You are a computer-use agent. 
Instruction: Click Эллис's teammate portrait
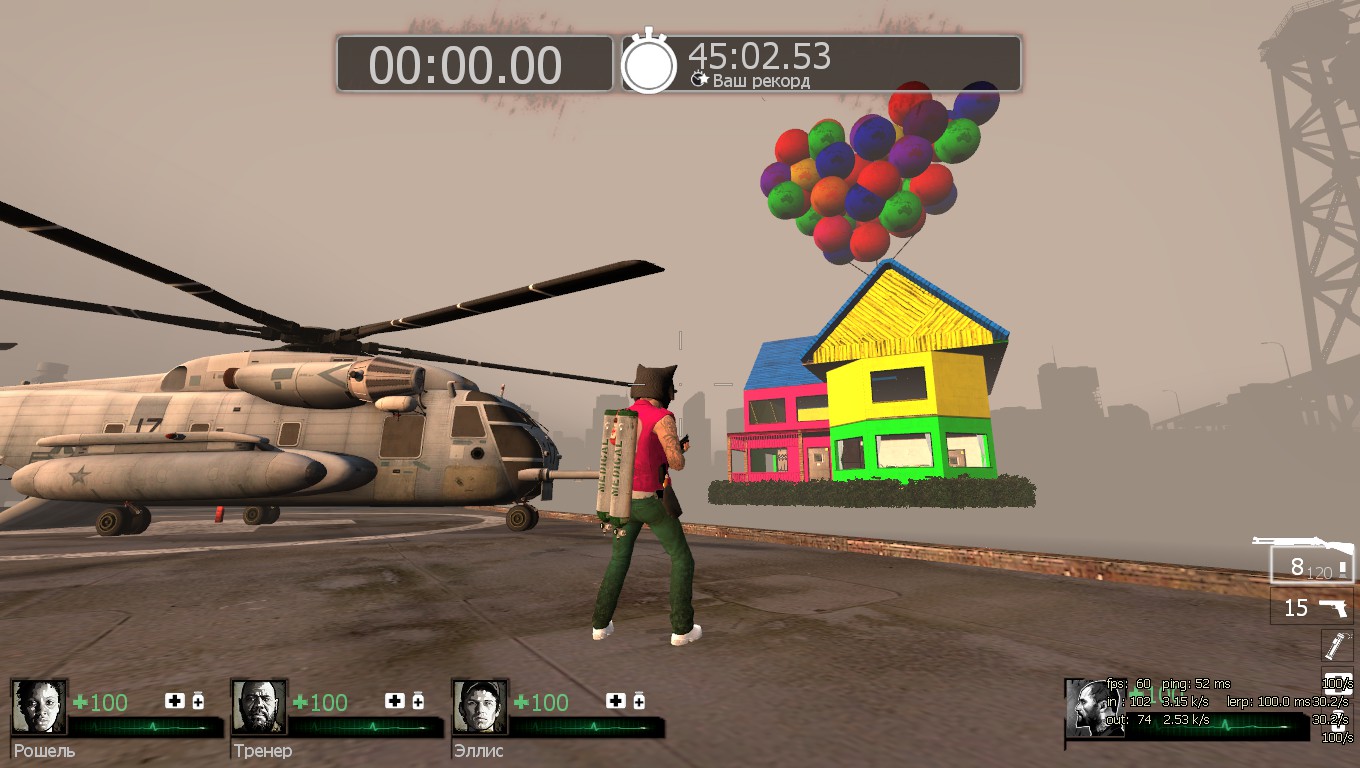coord(479,707)
